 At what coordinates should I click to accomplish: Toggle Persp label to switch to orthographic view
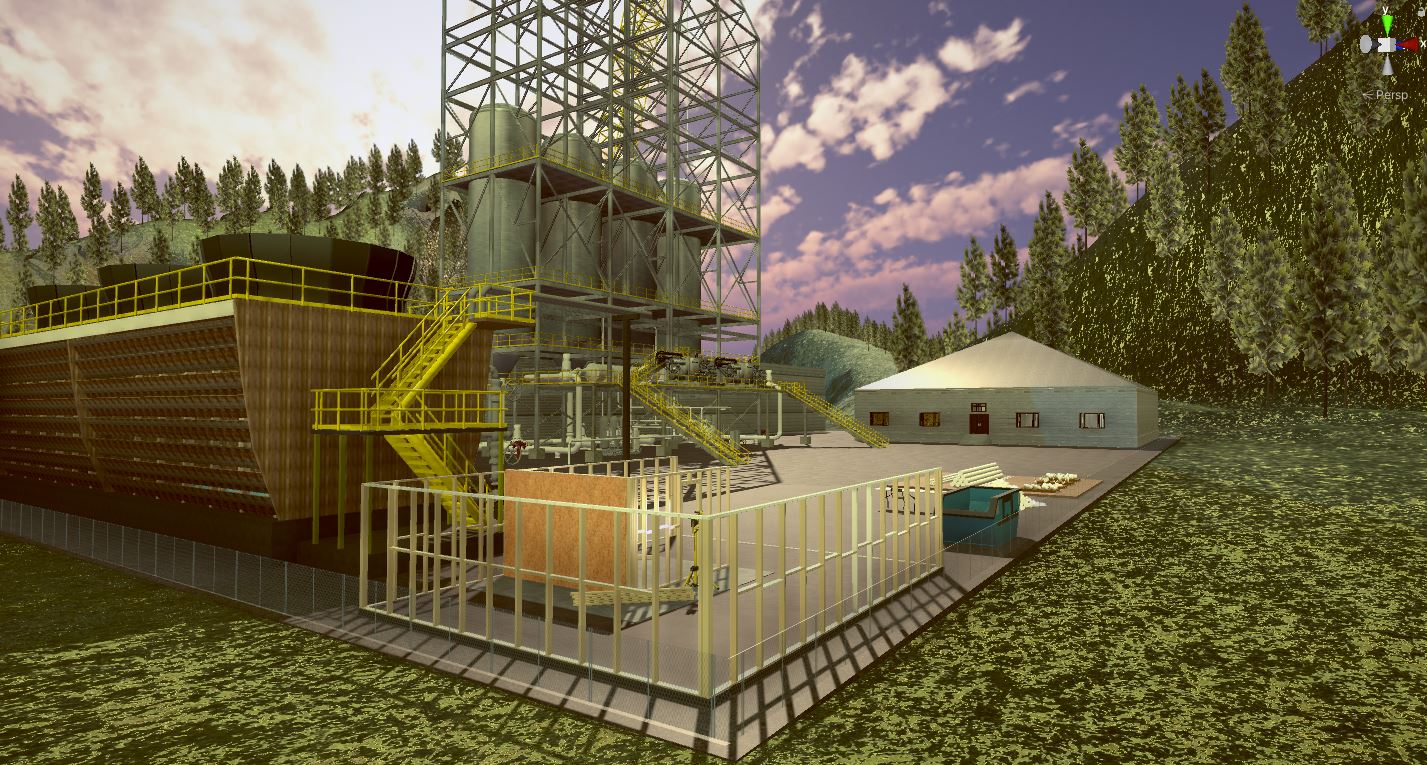(x=1390, y=93)
